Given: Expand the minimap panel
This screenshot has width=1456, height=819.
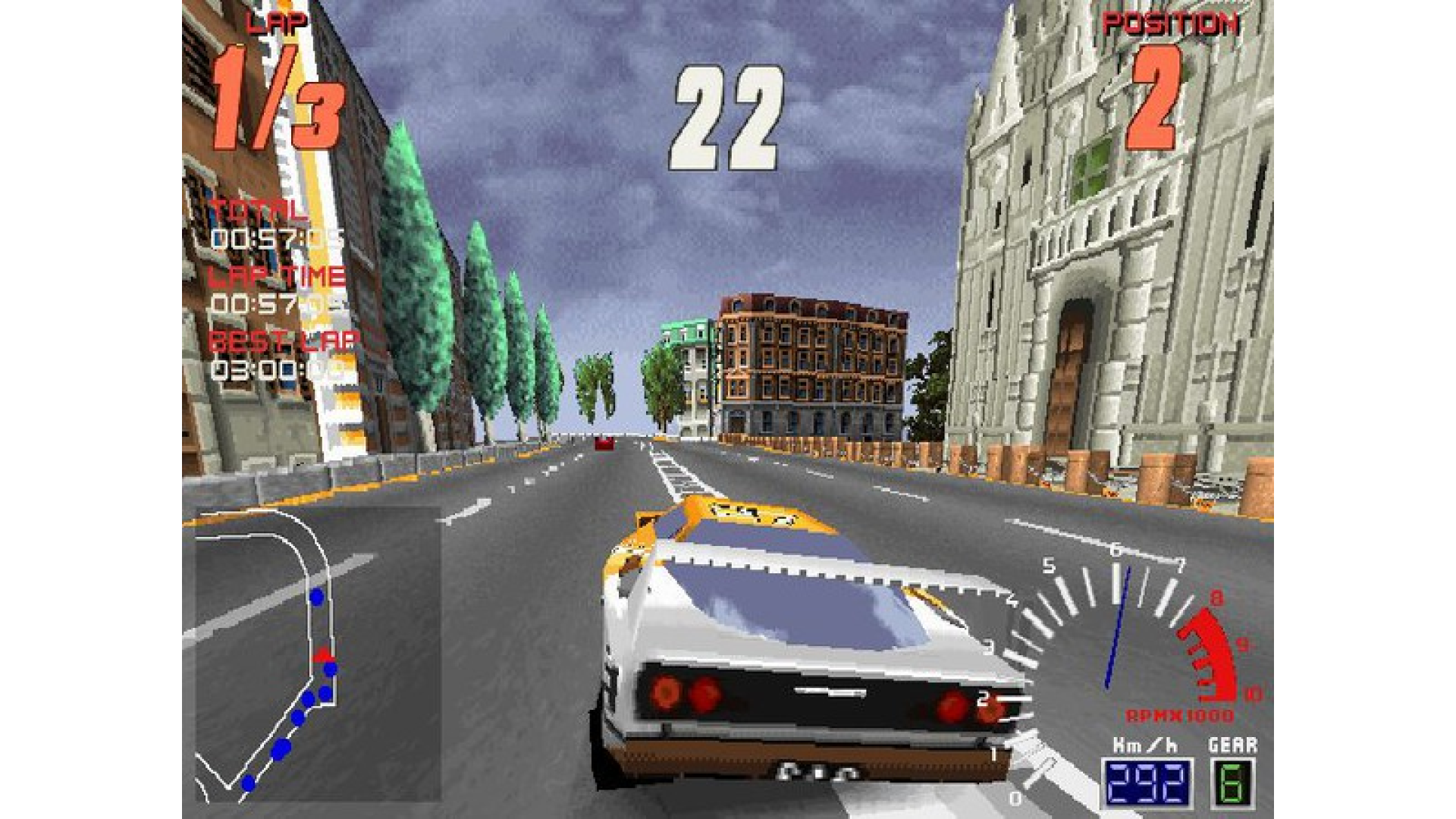Looking at the screenshot, I should click(318, 652).
